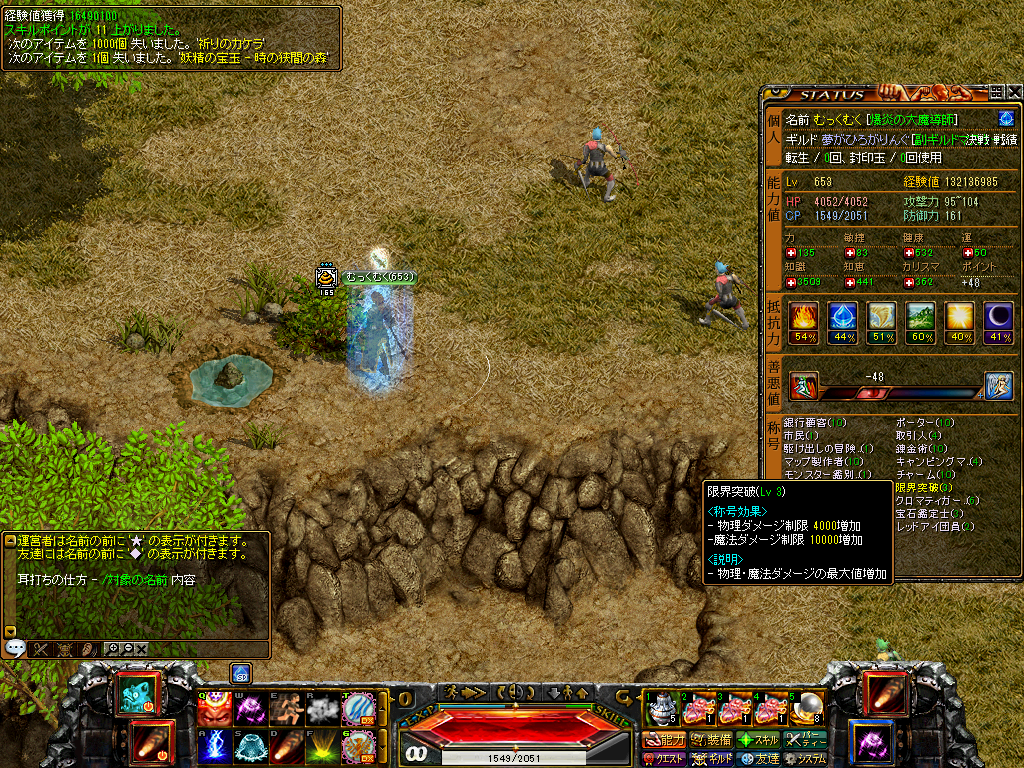
Task: Open the システム (system) menu
Action: click(804, 759)
